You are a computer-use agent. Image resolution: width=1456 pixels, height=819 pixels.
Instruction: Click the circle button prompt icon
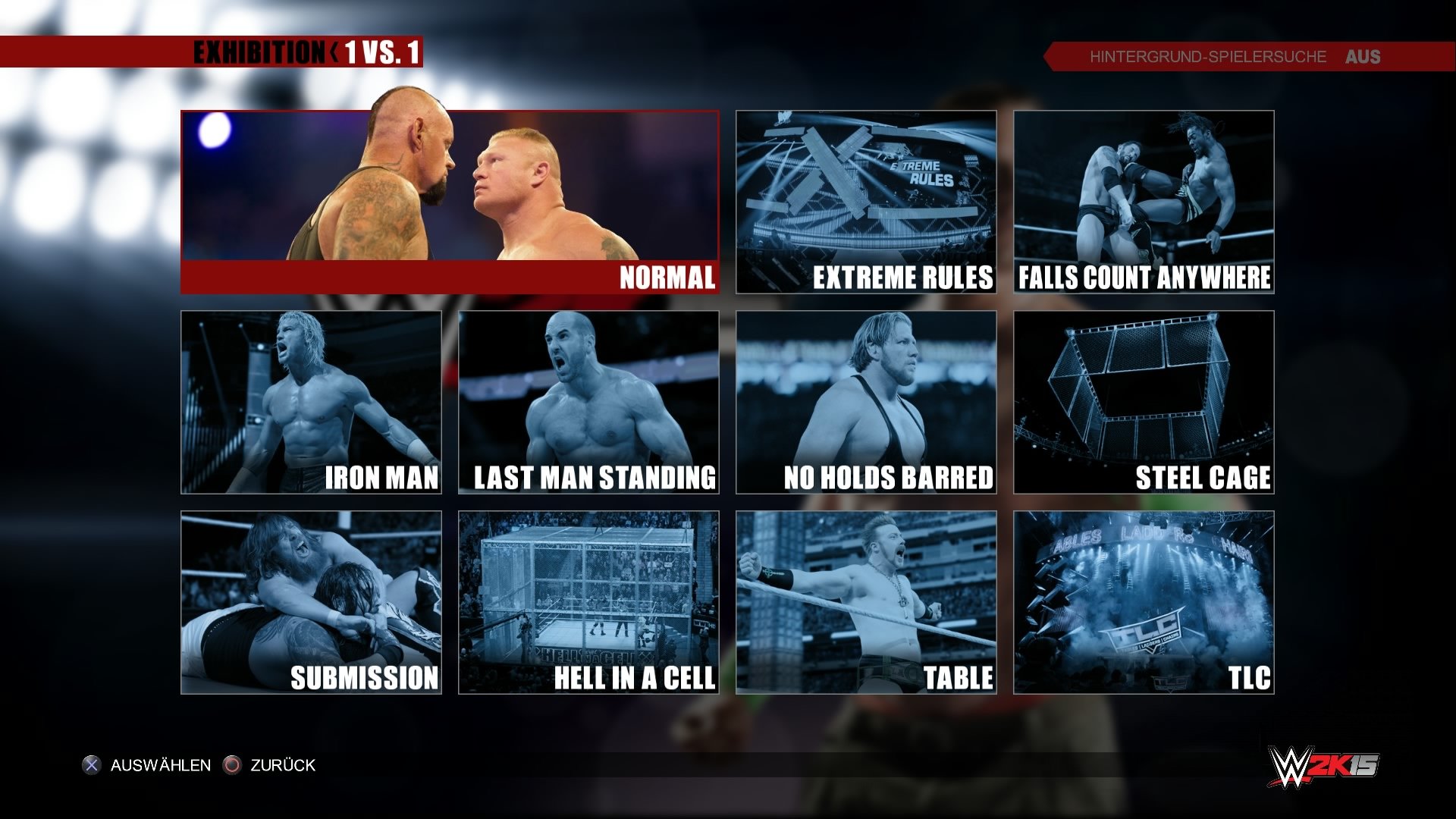click(230, 765)
